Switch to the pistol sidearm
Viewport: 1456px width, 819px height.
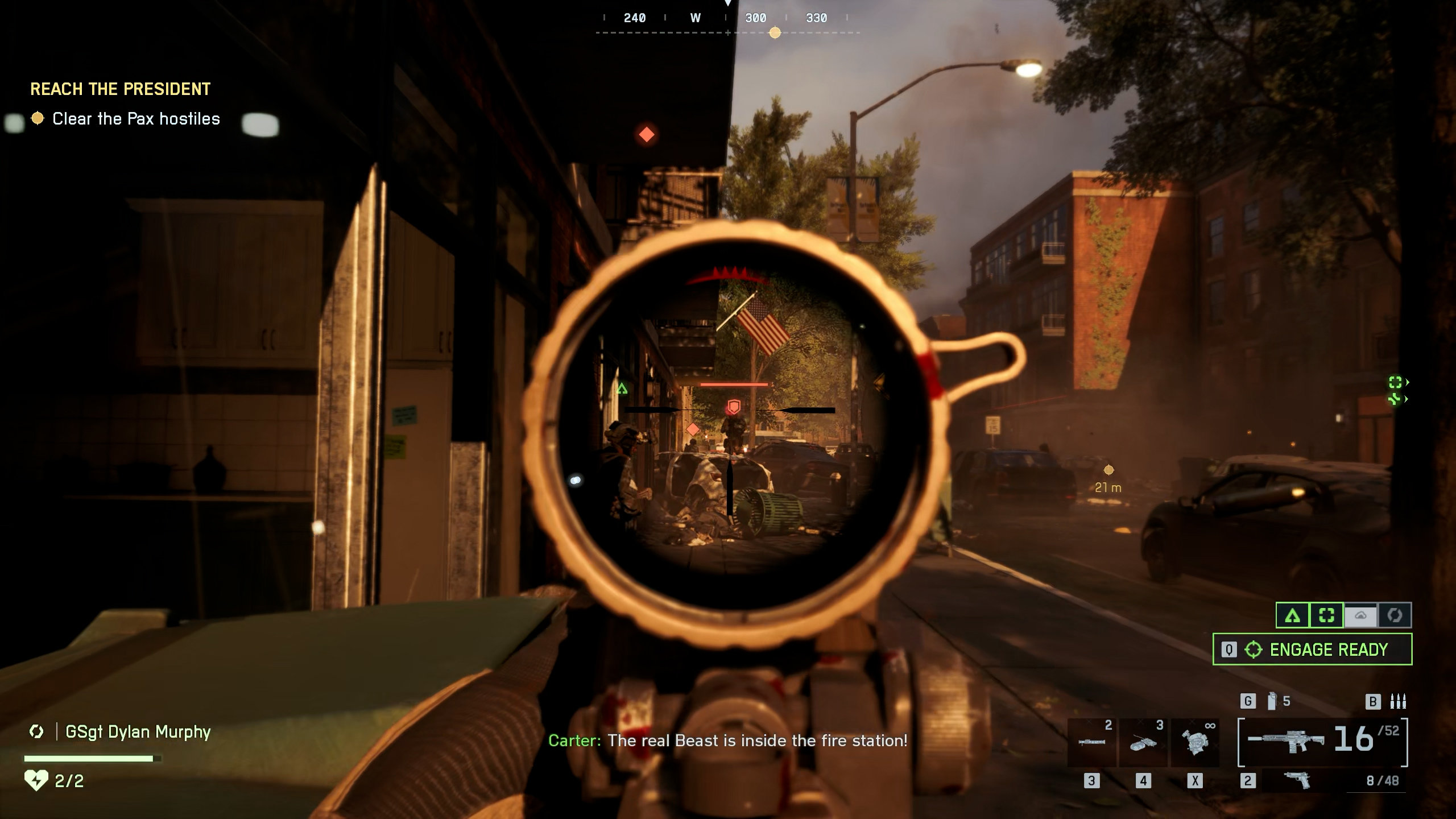(1297, 780)
